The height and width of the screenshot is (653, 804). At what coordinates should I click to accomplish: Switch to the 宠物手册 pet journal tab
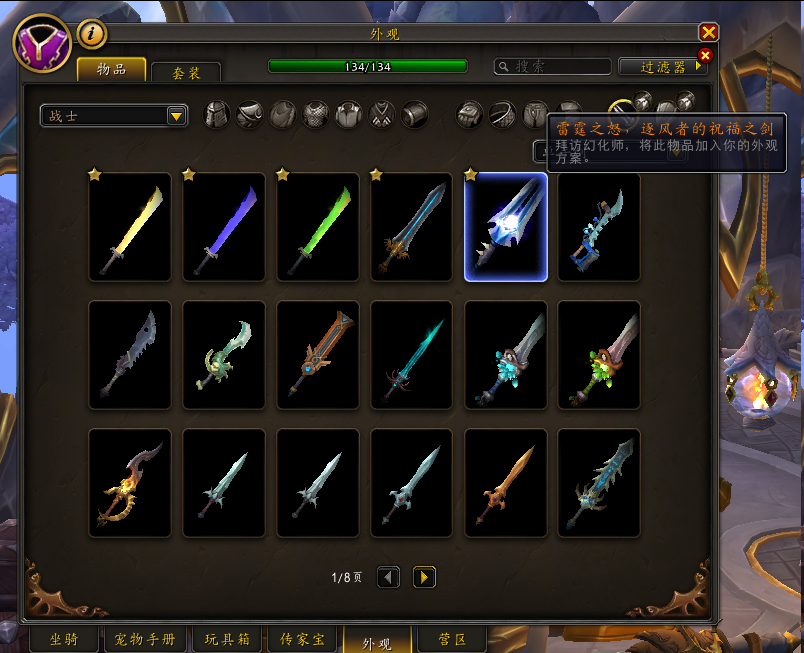(x=145, y=639)
